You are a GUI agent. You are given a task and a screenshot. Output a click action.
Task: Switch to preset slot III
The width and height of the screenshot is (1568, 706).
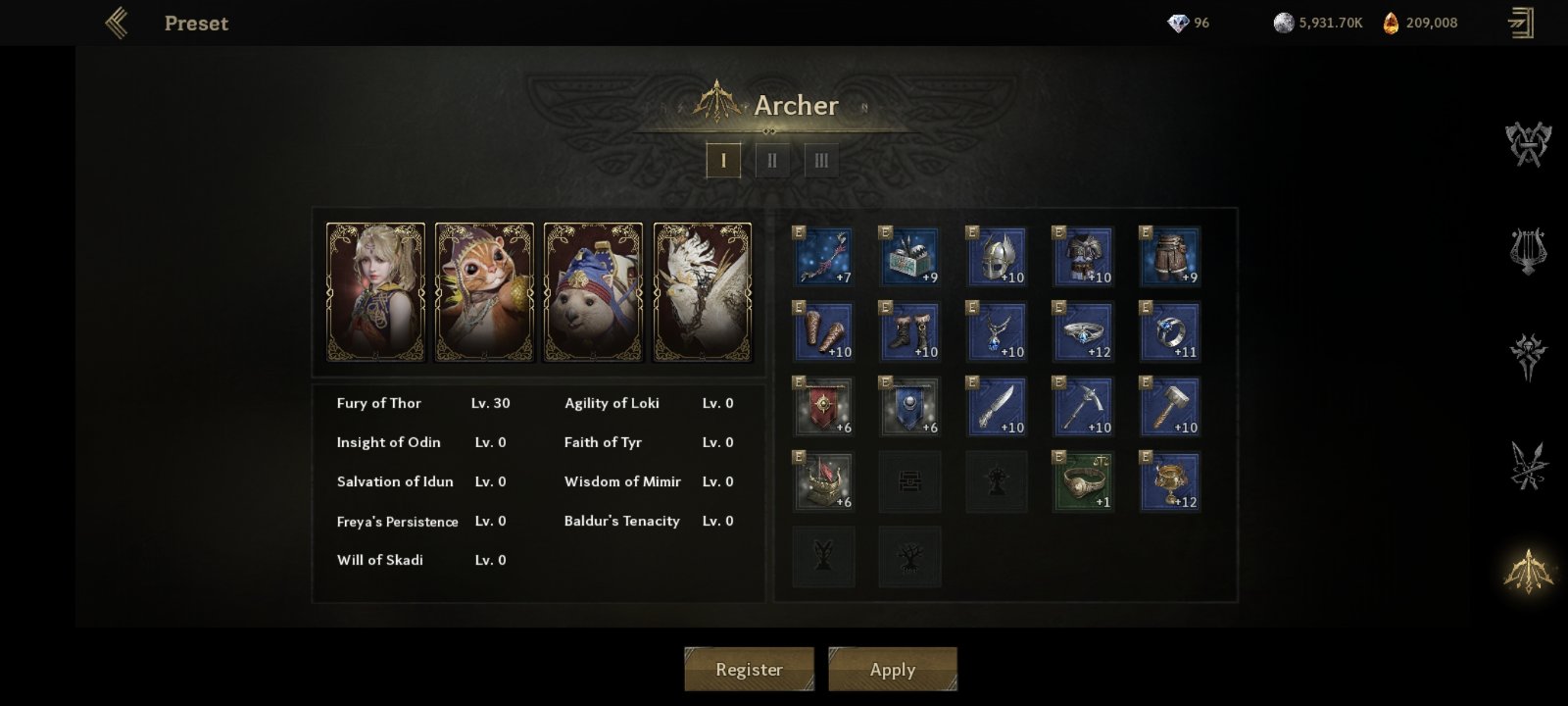821,160
